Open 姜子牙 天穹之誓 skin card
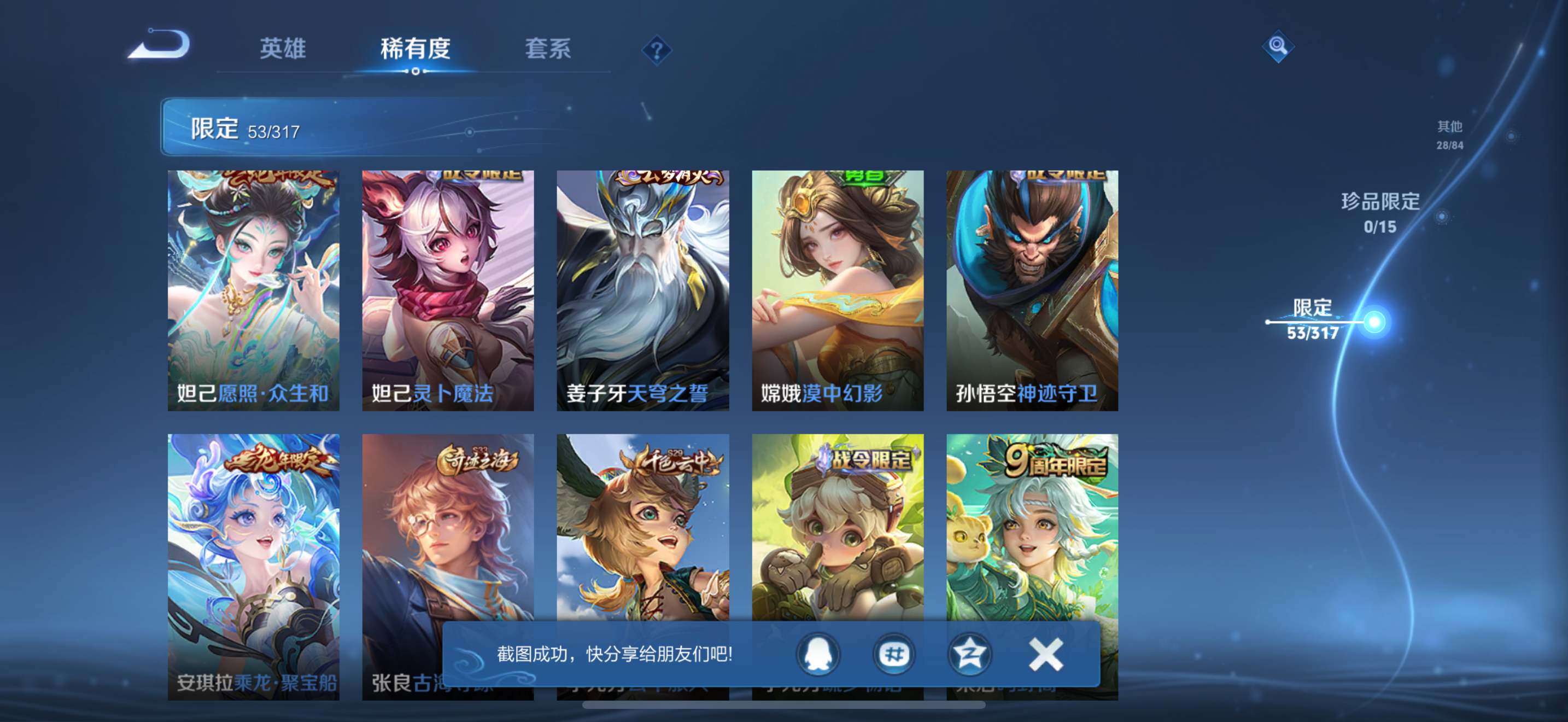 point(643,290)
